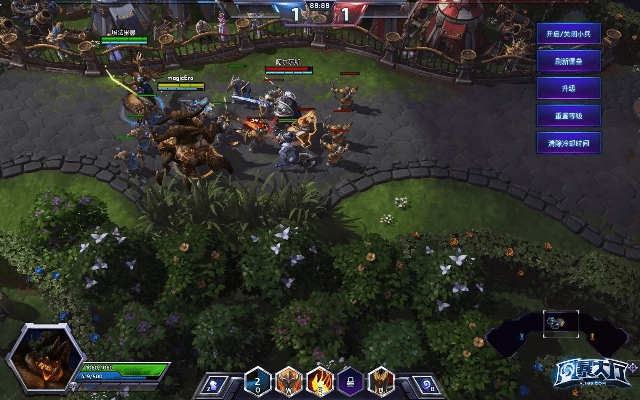The width and height of the screenshot is (640, 400).
Task: Reset level with the 重置等级 button
Action: (x=567, y=115)
